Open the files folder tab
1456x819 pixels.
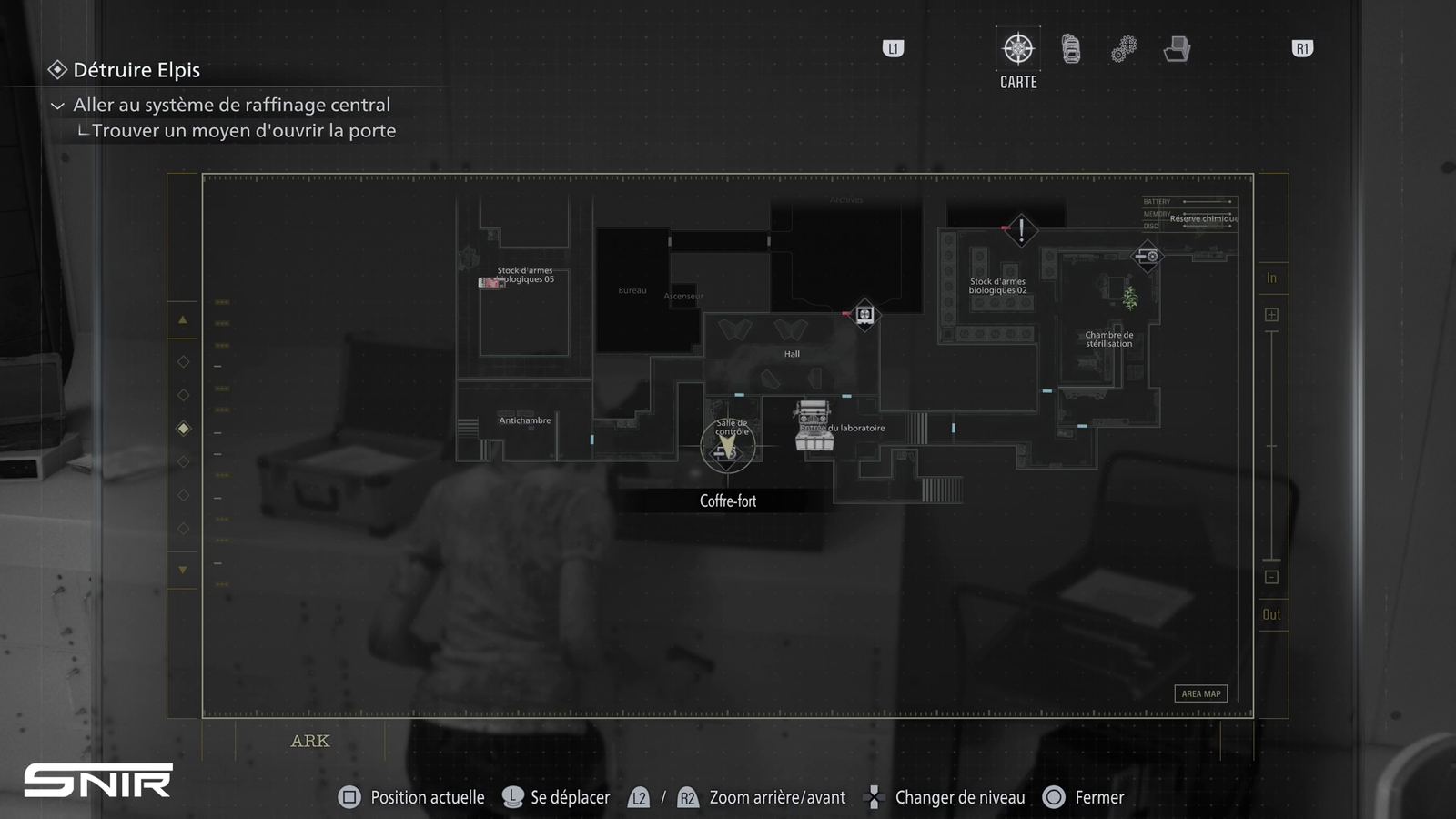click(x=1177, y=49)
